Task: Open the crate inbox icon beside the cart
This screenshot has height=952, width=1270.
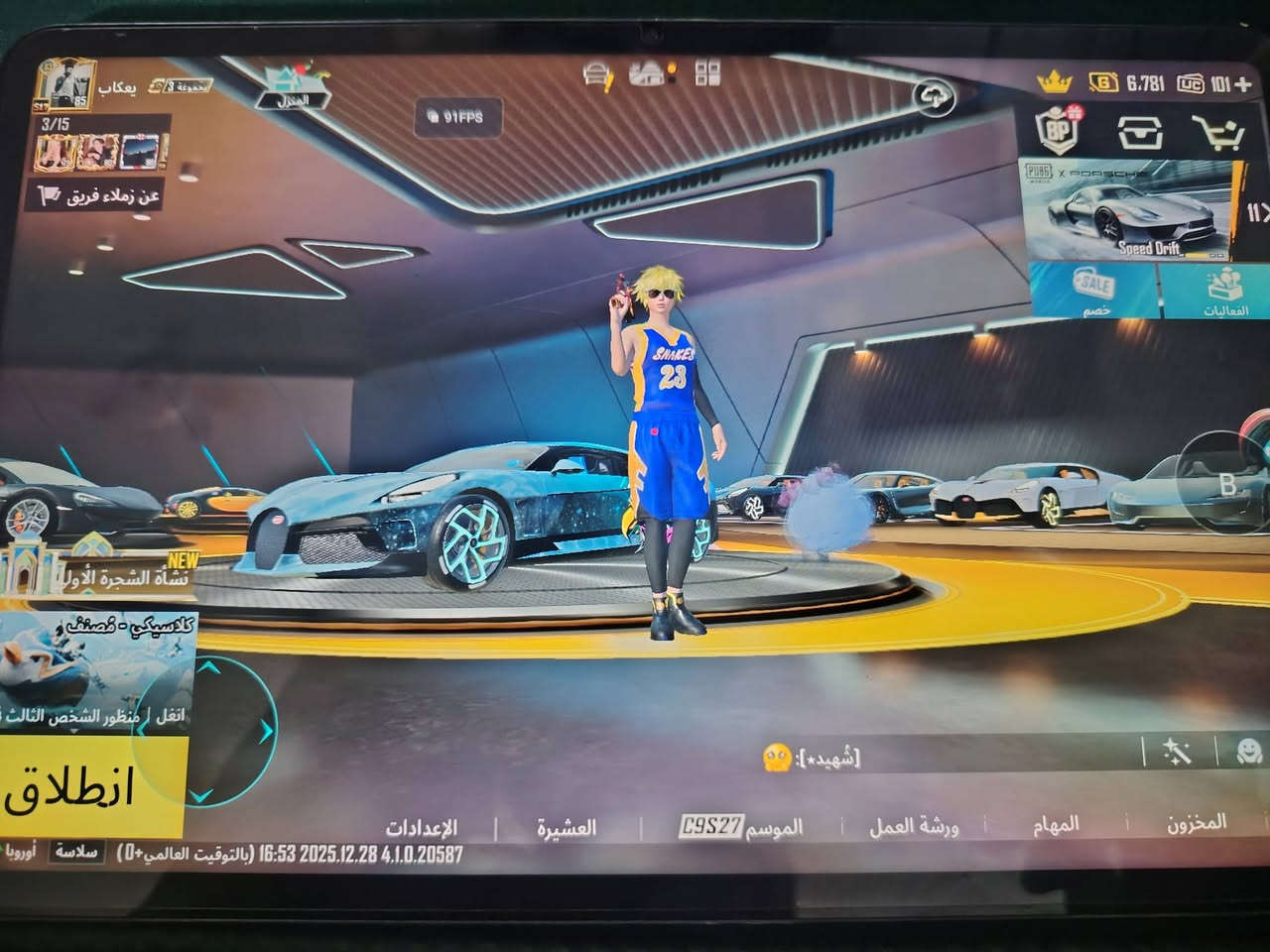Action: [x=1140, y=133]
